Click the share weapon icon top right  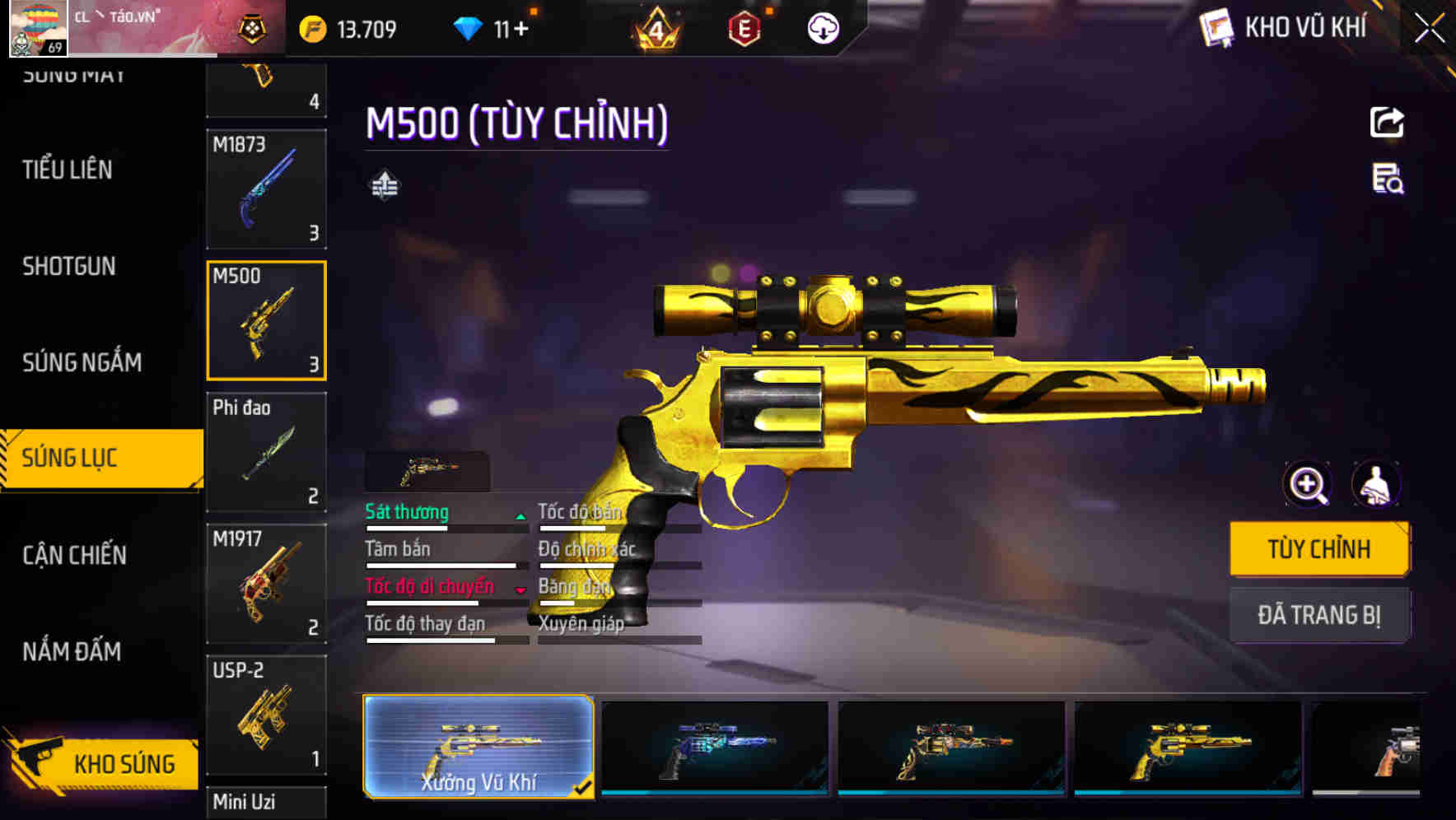(1387, 122)
